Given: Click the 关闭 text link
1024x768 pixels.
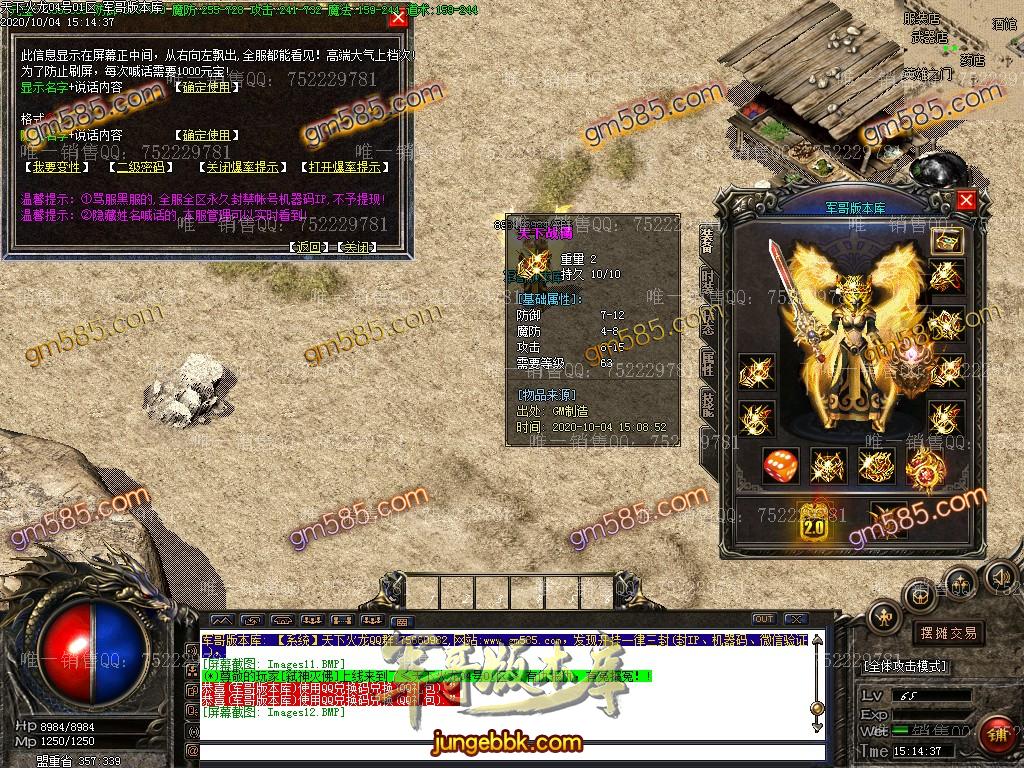Looking at the screenshot, I should [356, 247].
